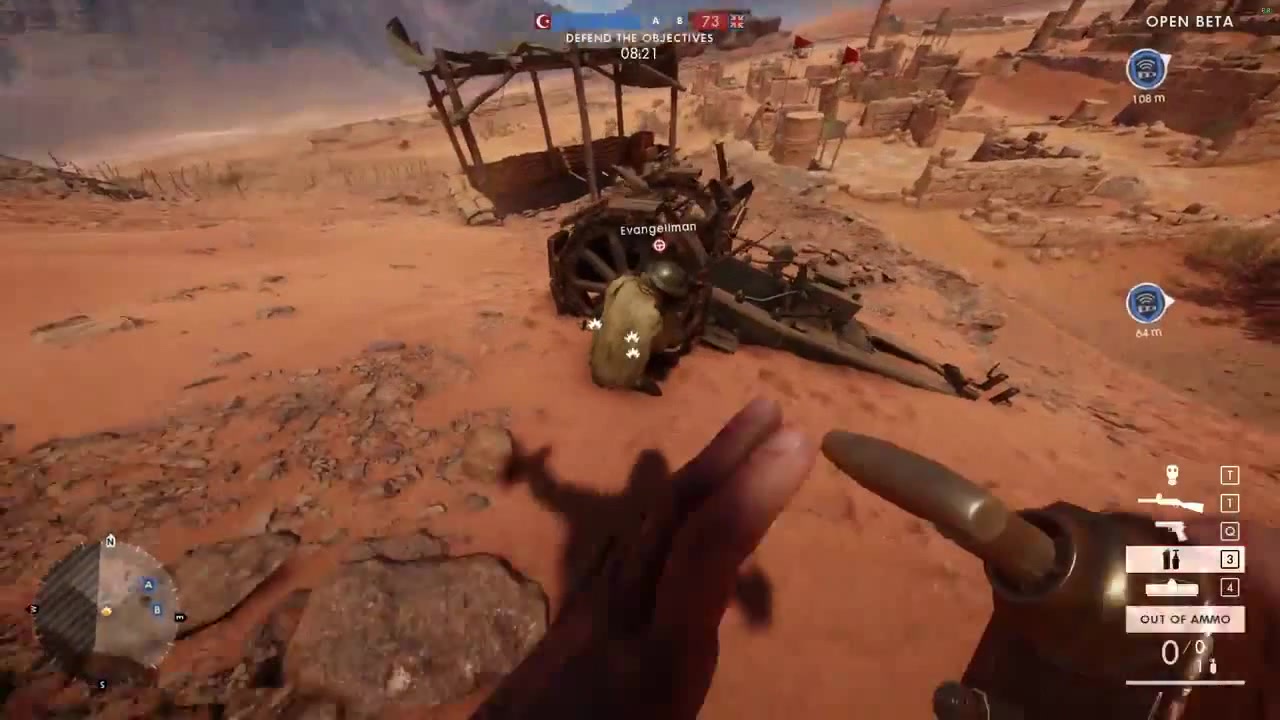1280x720 pixels.
Task: Click the Ottoman crescent flag icon
Action: pyautogui.click(x=542, y=20)
